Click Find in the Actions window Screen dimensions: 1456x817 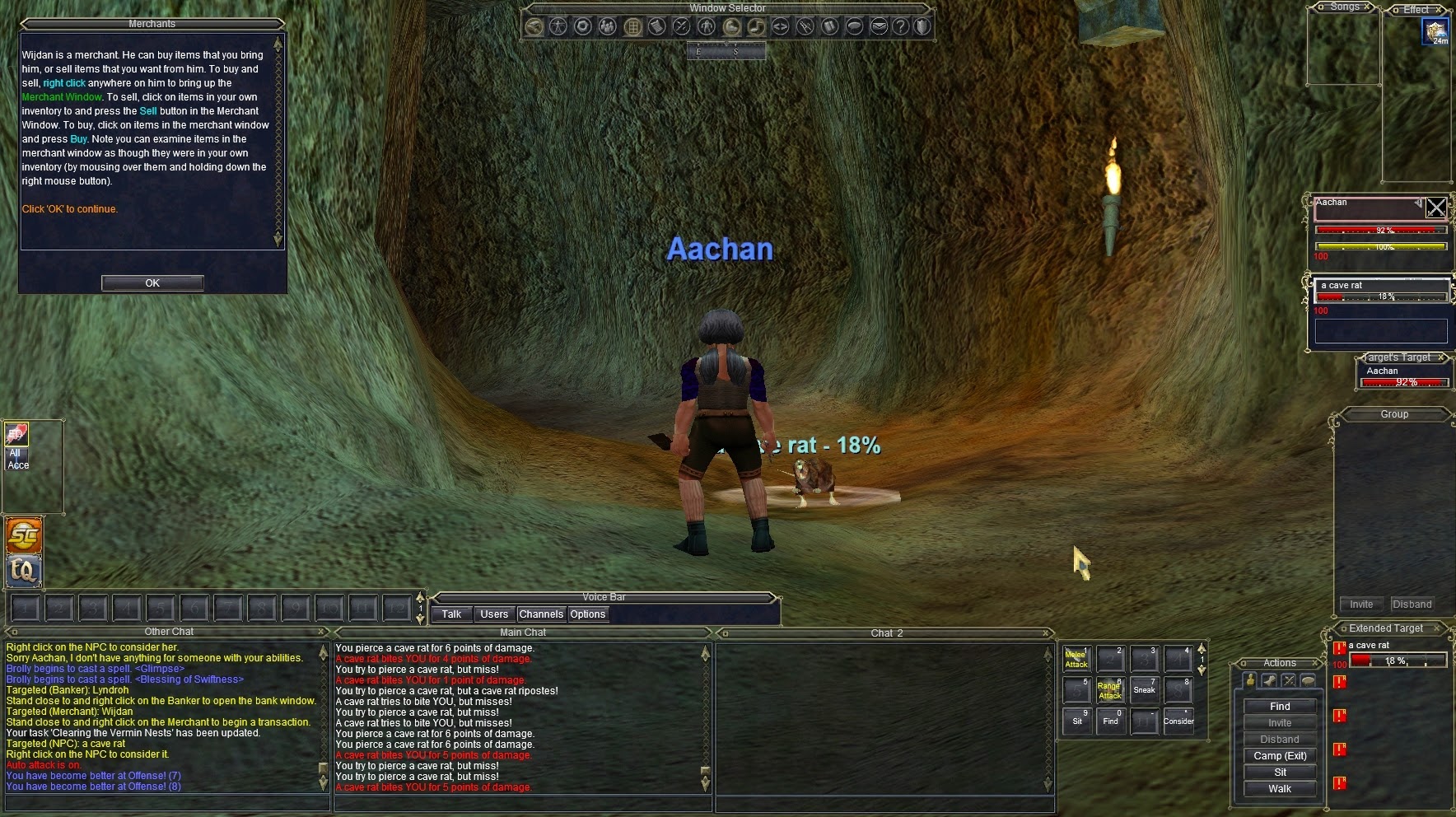click(1280, 707)
